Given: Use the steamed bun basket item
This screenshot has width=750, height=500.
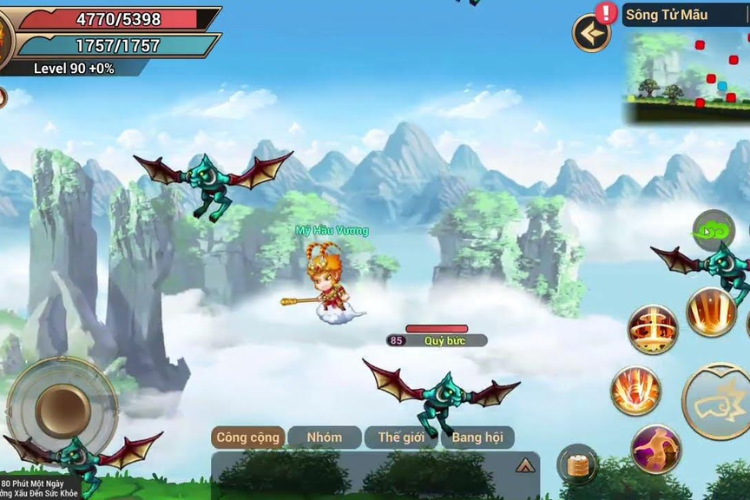Looking at the screenshot, I should 578,464.
